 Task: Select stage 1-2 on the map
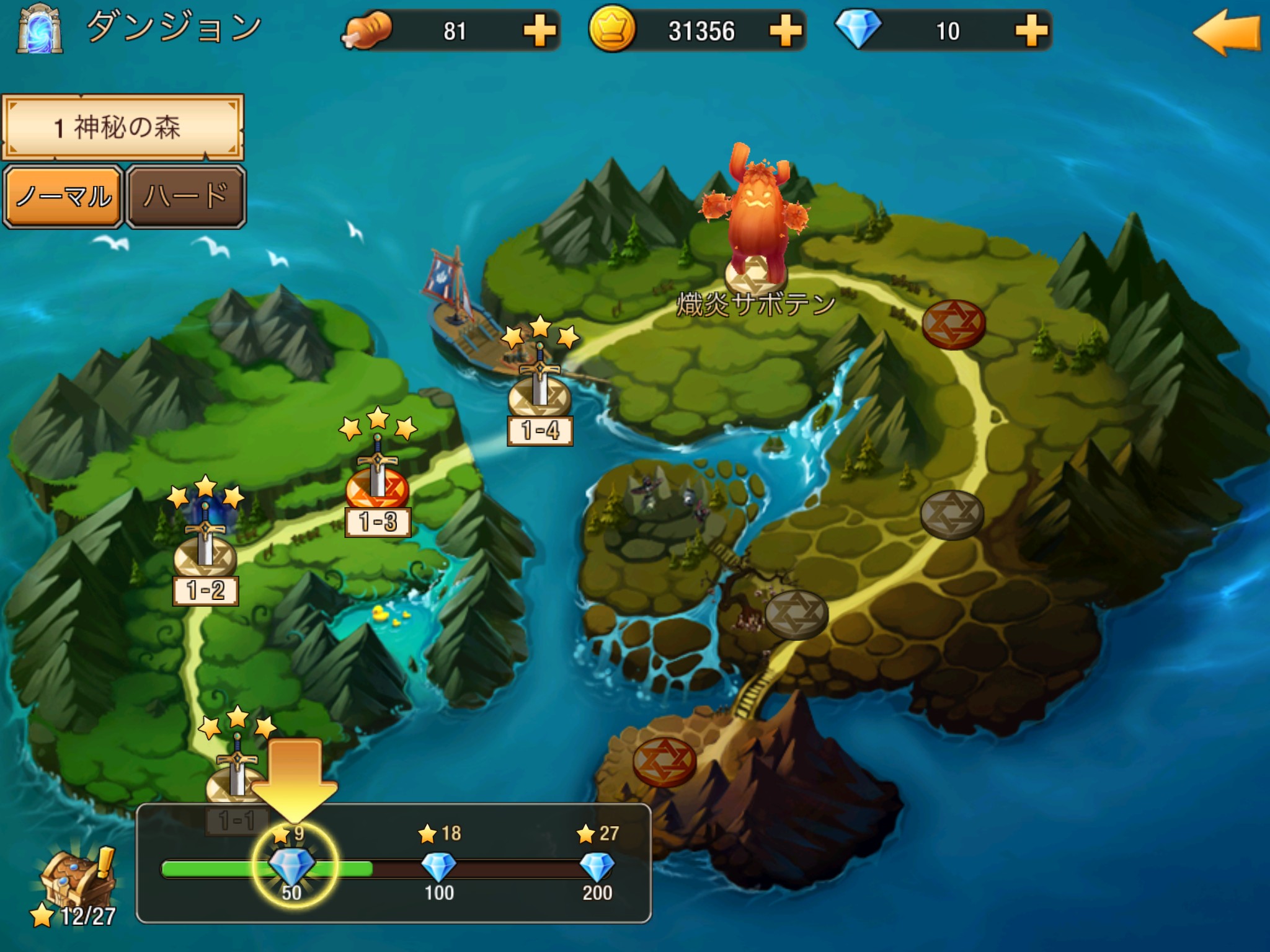tap(205, 558)
